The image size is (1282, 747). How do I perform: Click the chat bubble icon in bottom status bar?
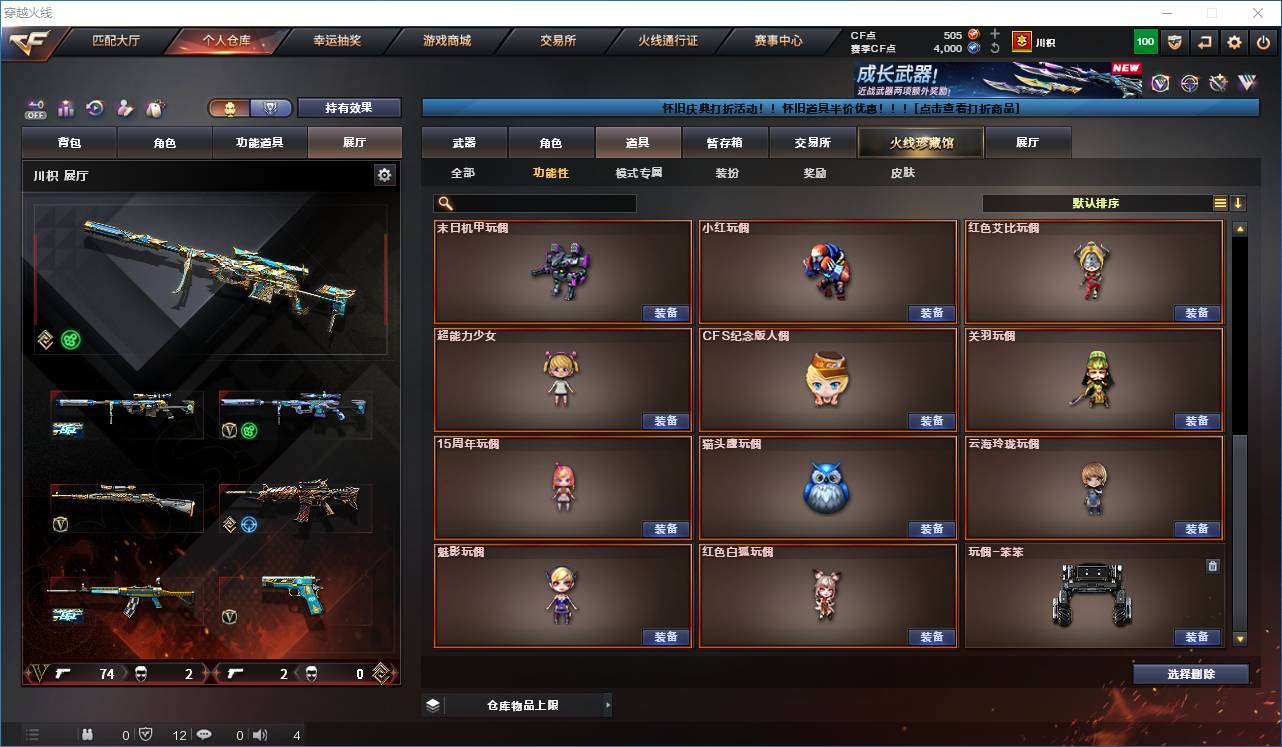click(203, 734)
